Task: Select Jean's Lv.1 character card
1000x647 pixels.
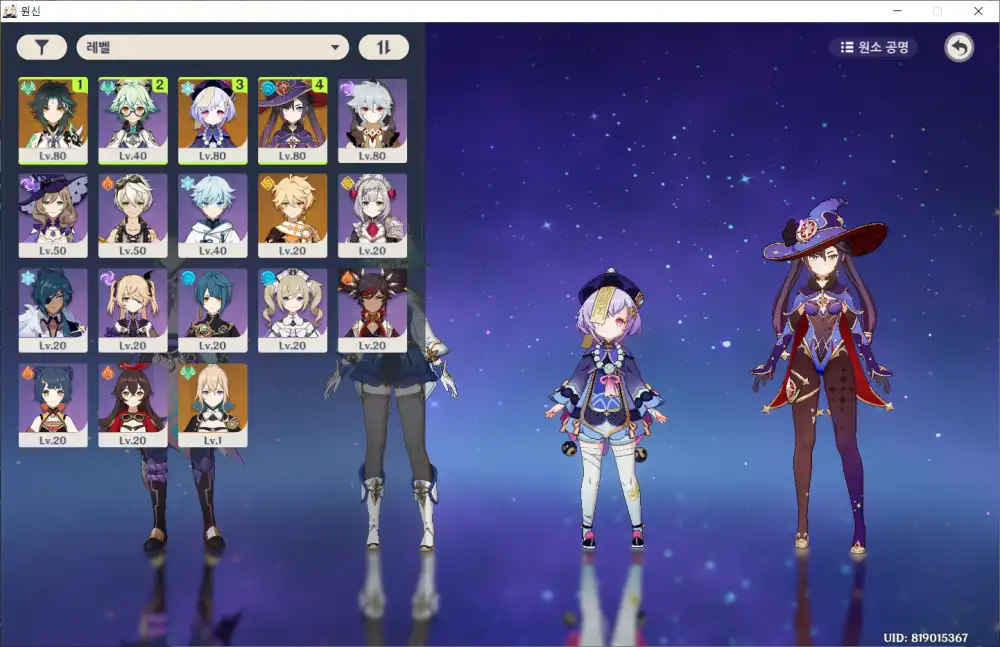Action: tap(213, 405)
